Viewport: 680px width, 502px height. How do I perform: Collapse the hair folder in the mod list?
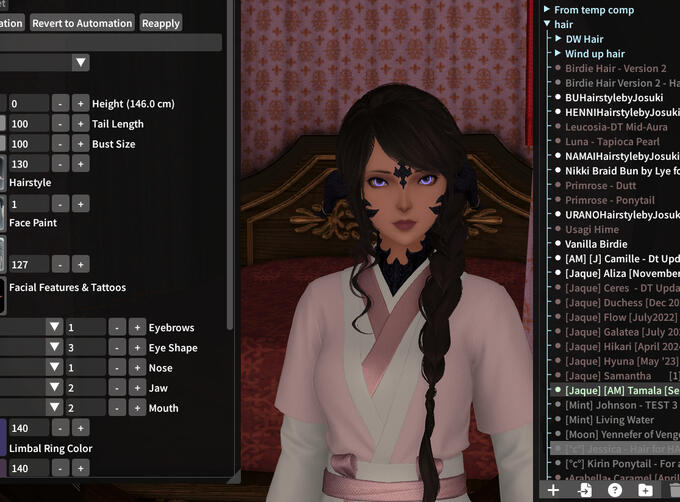[x=547, y=24]
